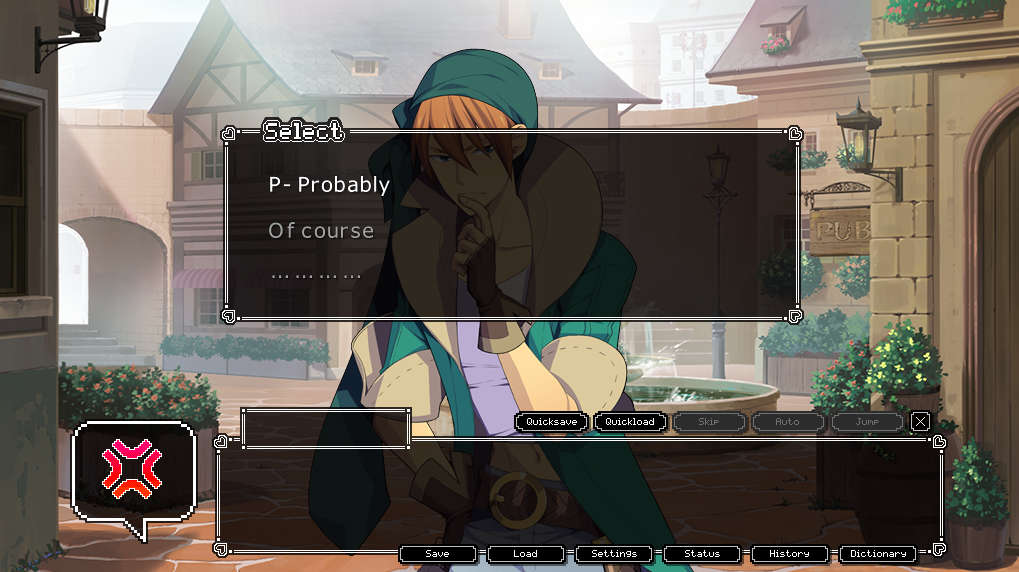Enable Auto text advance
This screenshot has height=572, width=1019.
788,422
